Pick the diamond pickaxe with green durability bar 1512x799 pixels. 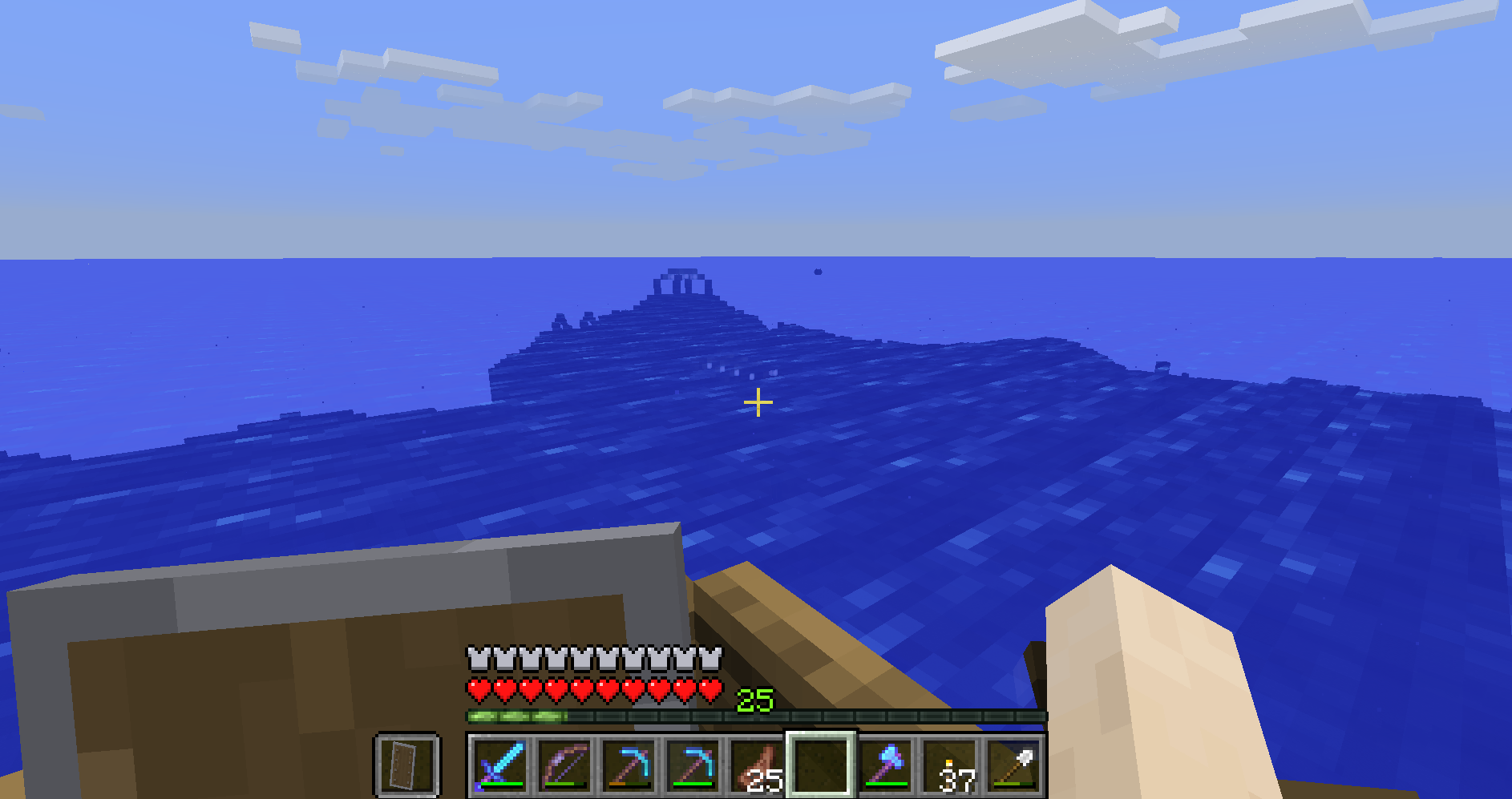click(x=692, y=765)
